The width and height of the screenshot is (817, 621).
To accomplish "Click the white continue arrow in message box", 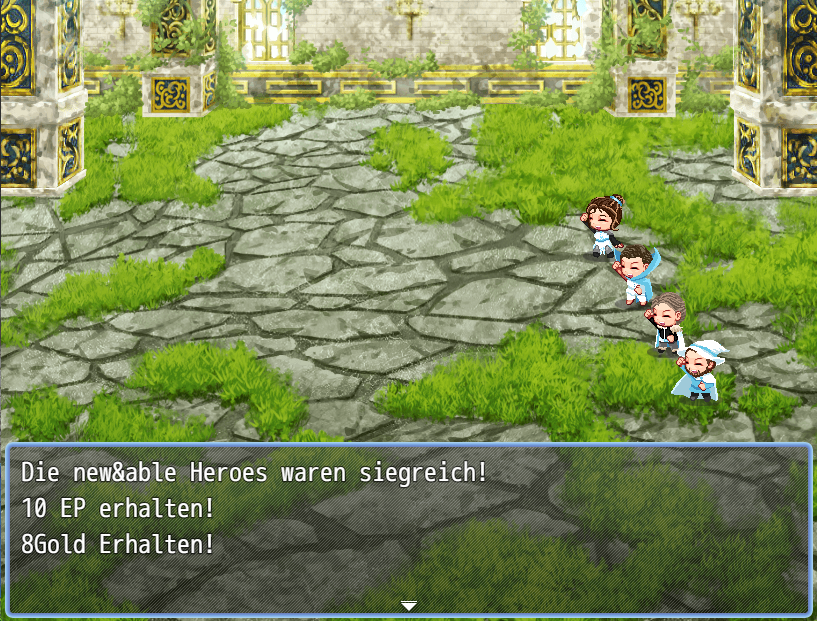I will coord(408,606).
